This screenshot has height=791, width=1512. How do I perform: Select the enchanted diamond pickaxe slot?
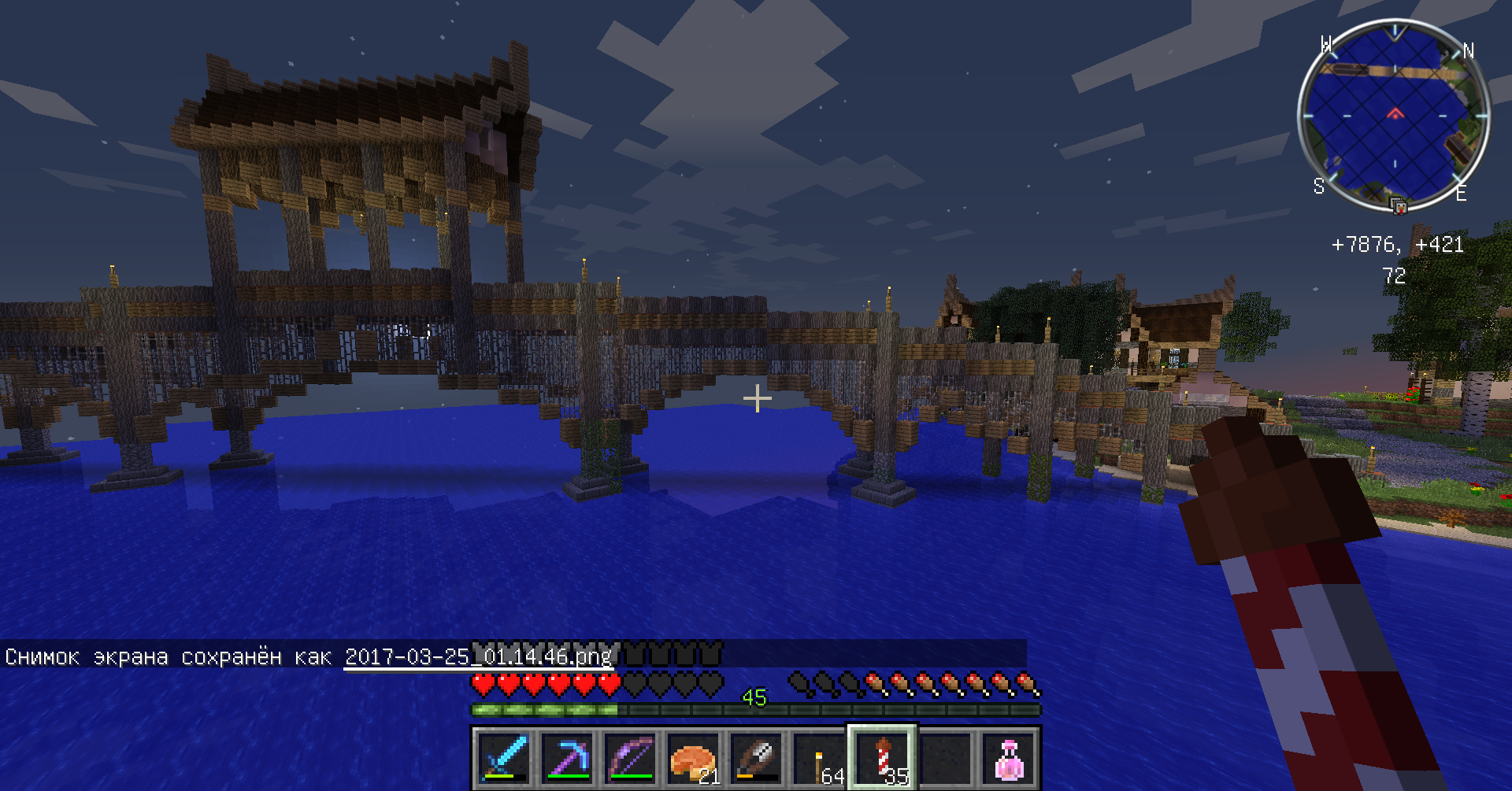coord(567,757)
